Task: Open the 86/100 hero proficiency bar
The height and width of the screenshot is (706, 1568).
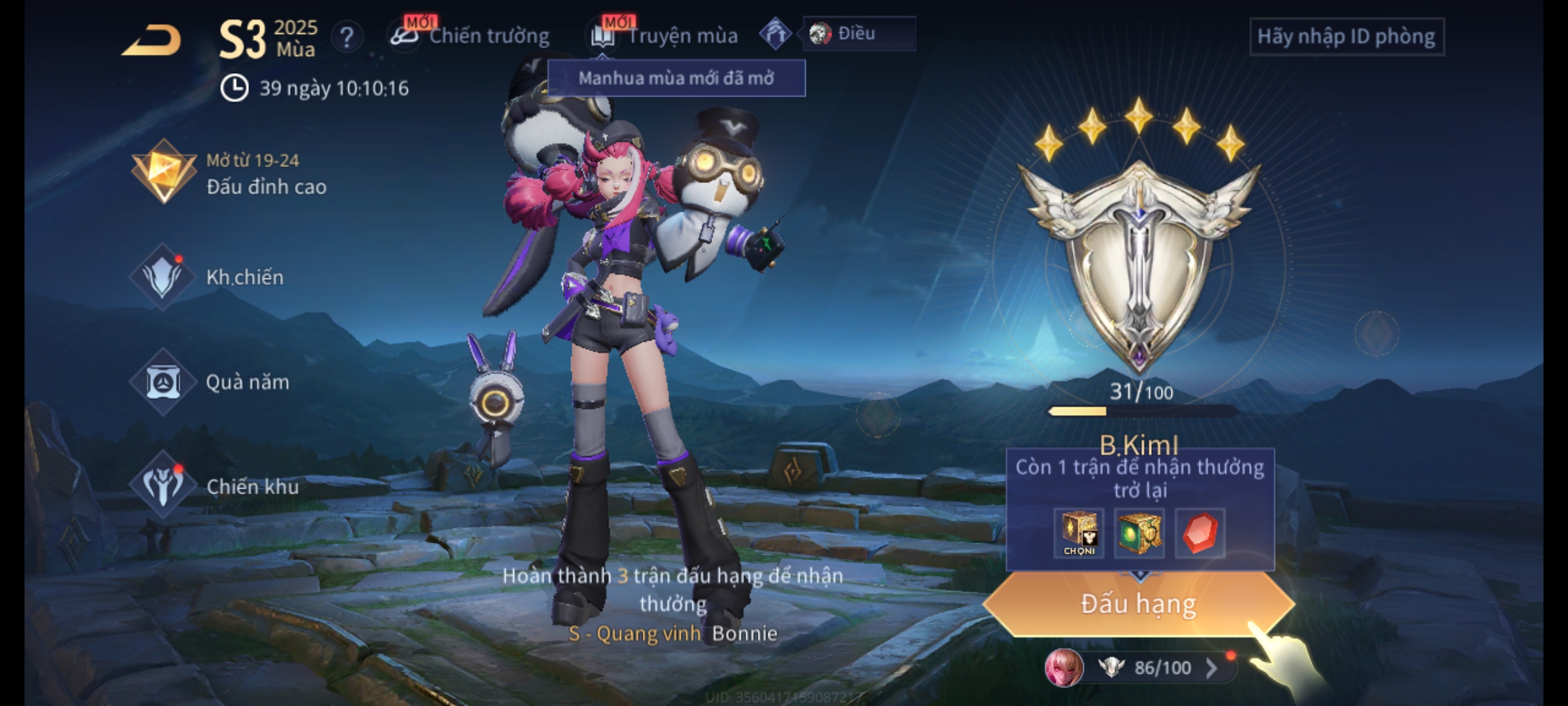Action: (x=1162, y=667)
